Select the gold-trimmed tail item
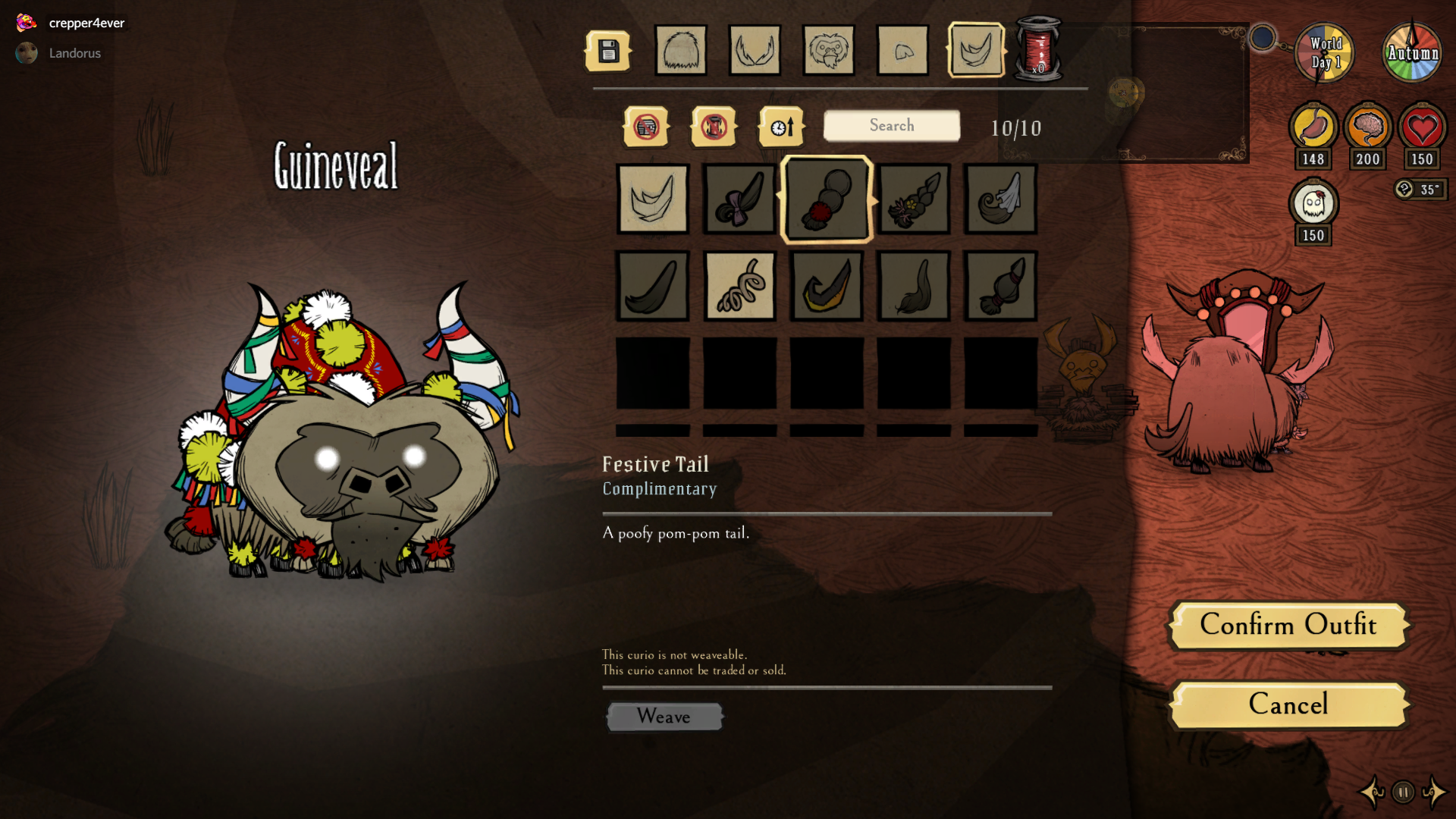 (827, 286)
